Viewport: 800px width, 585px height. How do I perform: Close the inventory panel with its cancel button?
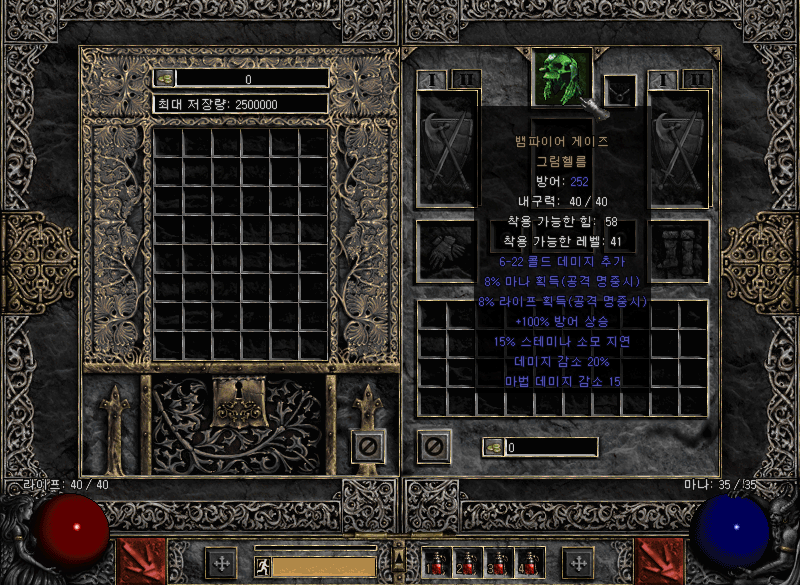coord(434,445)
